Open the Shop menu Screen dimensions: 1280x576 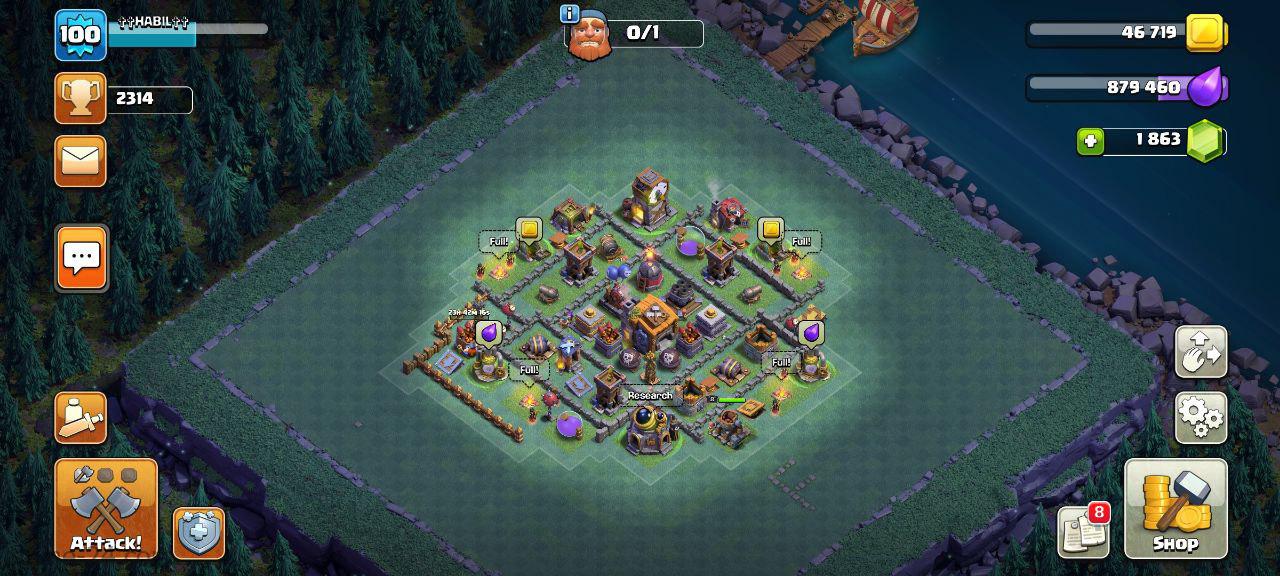(x=1175, y=508)
